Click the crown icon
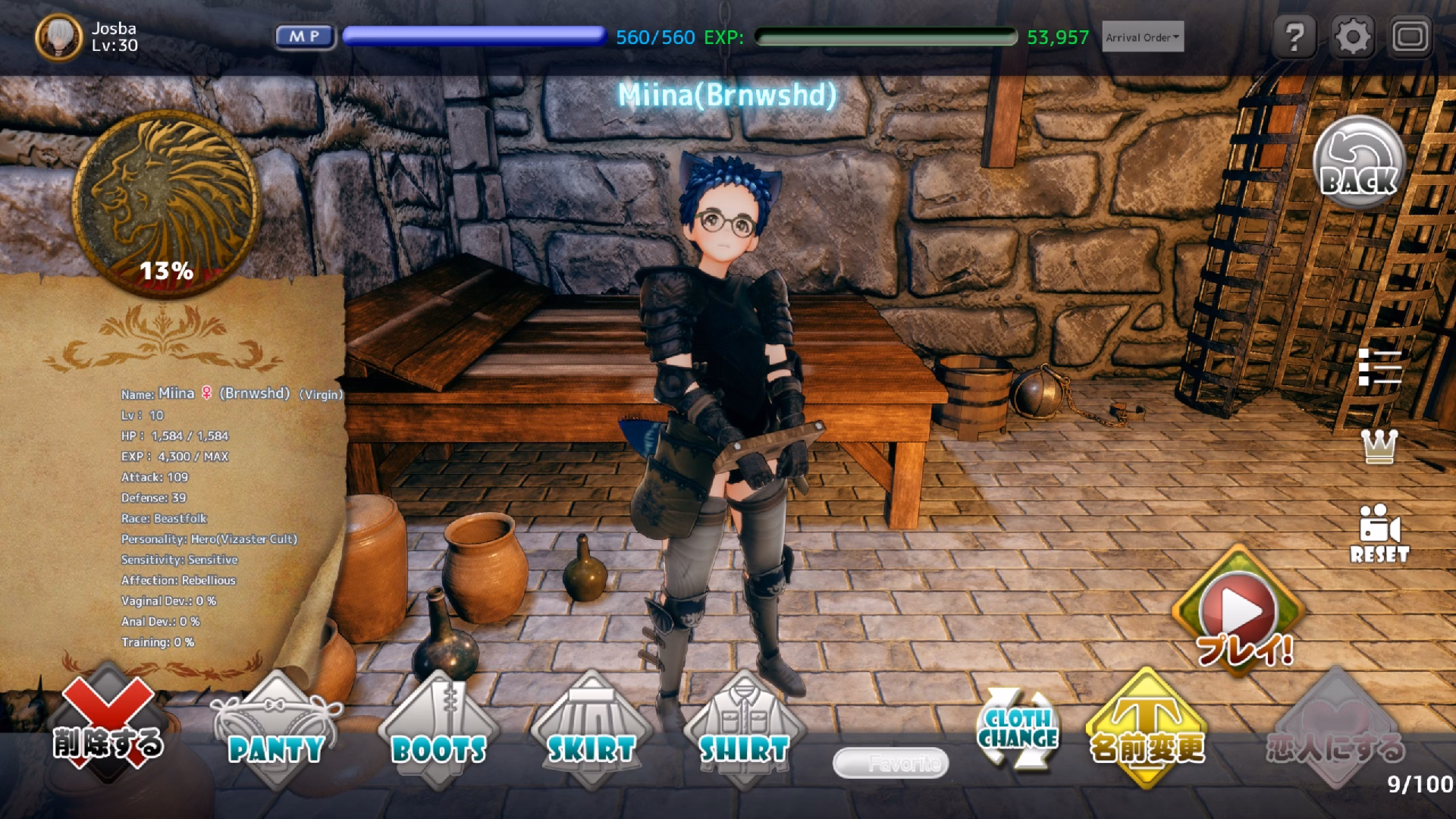This screenshot has width=1456, height=819. click(1379, 447)
